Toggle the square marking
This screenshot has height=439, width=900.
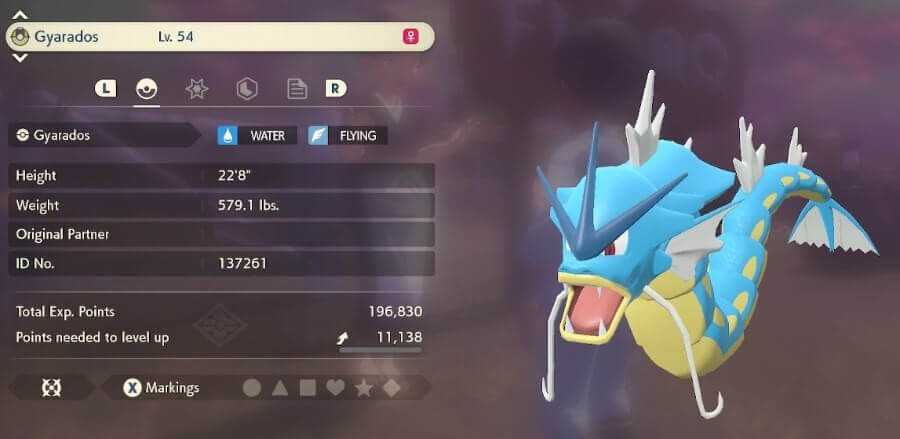click(x=308, y=387)
